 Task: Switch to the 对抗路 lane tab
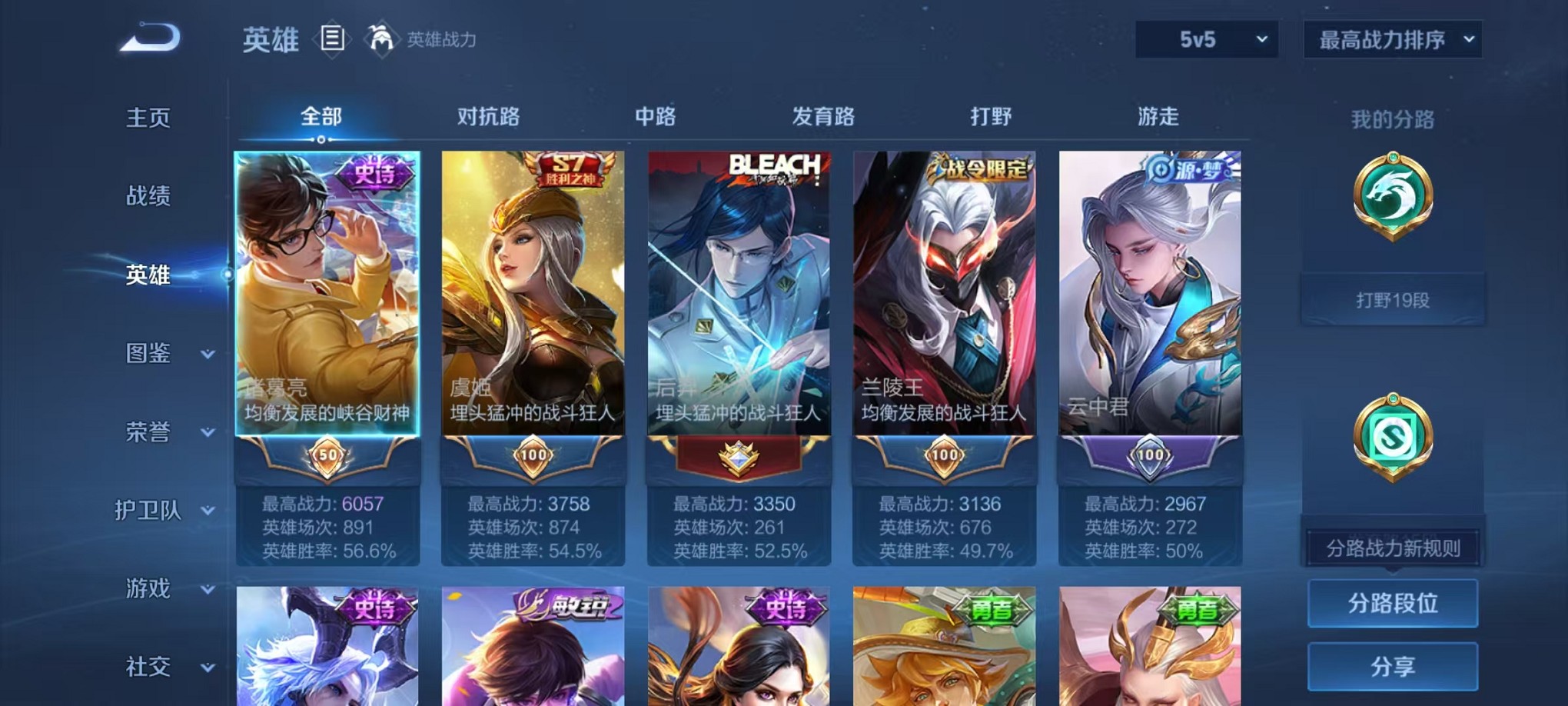pos(490,117)
